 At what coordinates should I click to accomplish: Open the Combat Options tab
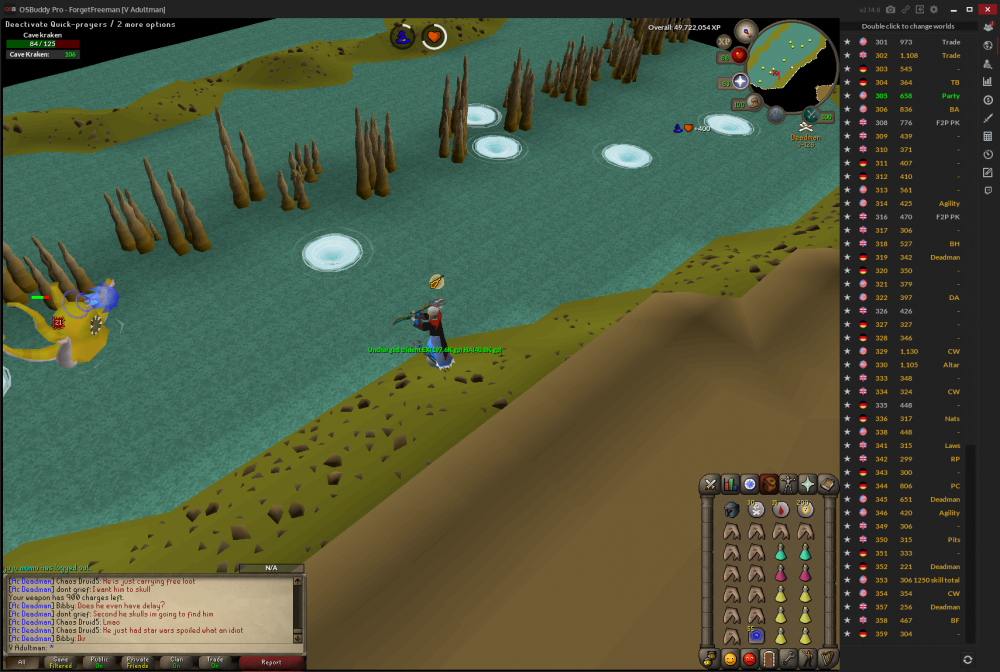[711, 484]
